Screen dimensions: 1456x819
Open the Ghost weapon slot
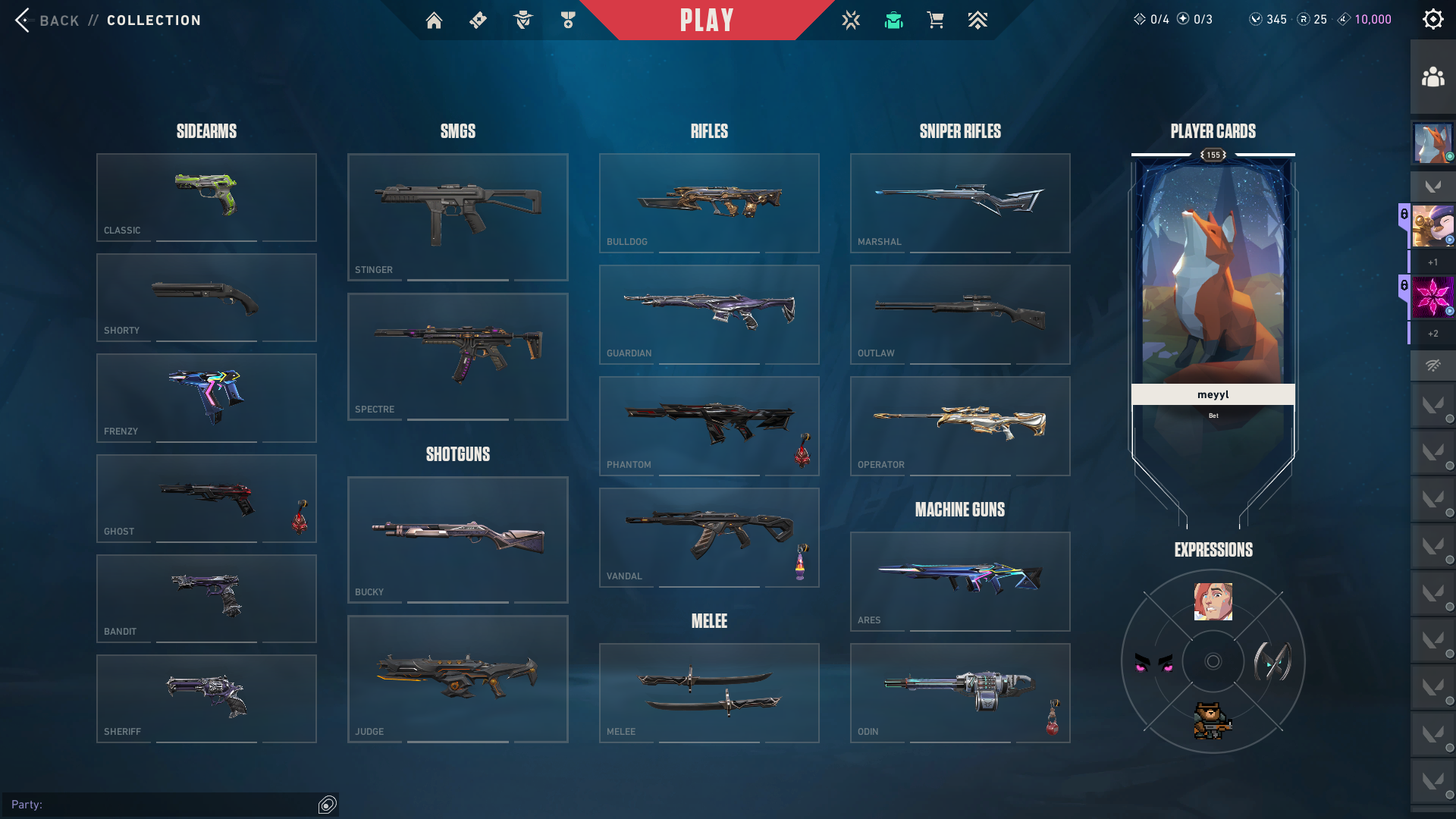click(x=206, y=498)
